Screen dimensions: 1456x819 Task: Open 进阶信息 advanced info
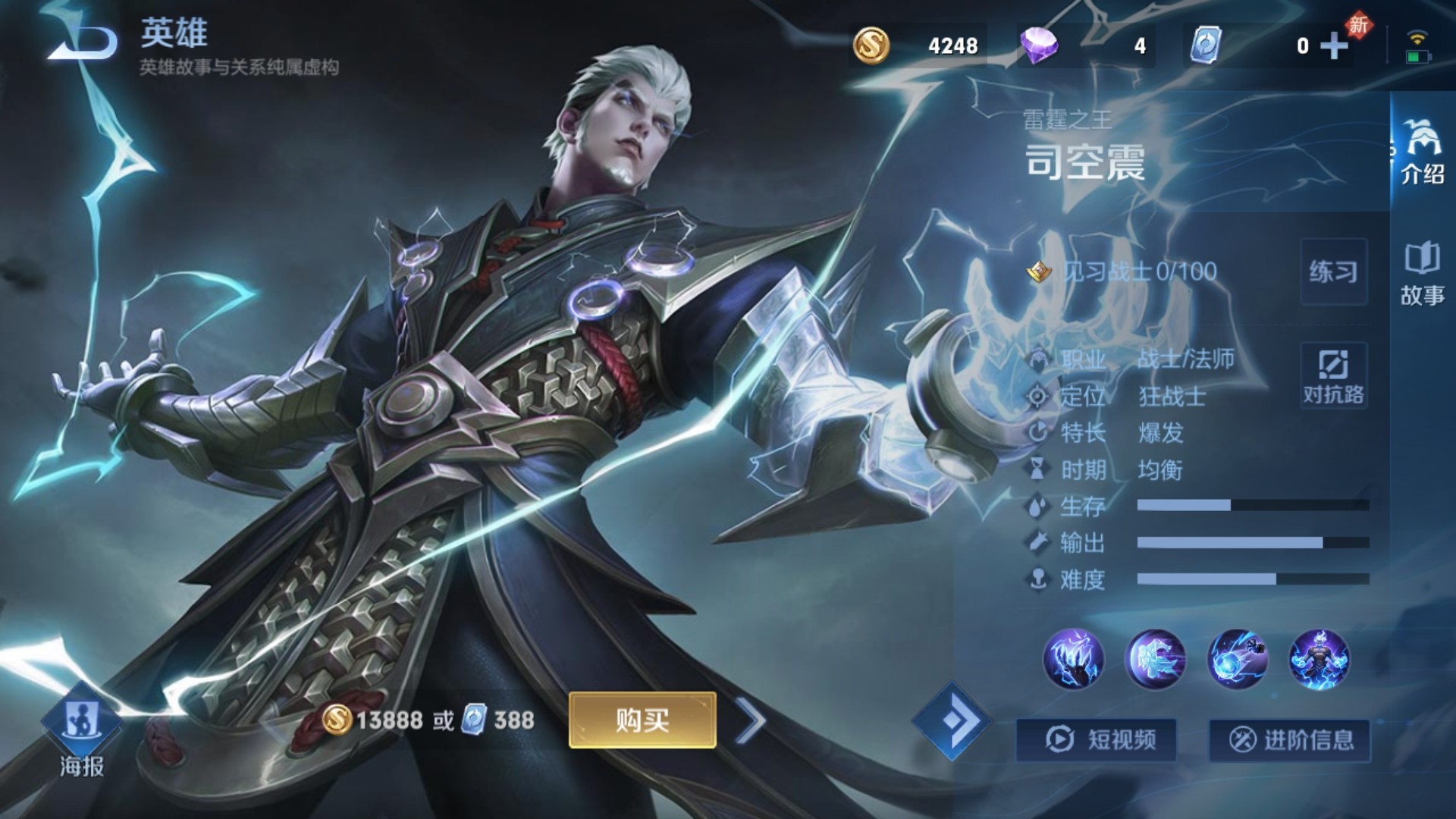[x=1289, y=739]
